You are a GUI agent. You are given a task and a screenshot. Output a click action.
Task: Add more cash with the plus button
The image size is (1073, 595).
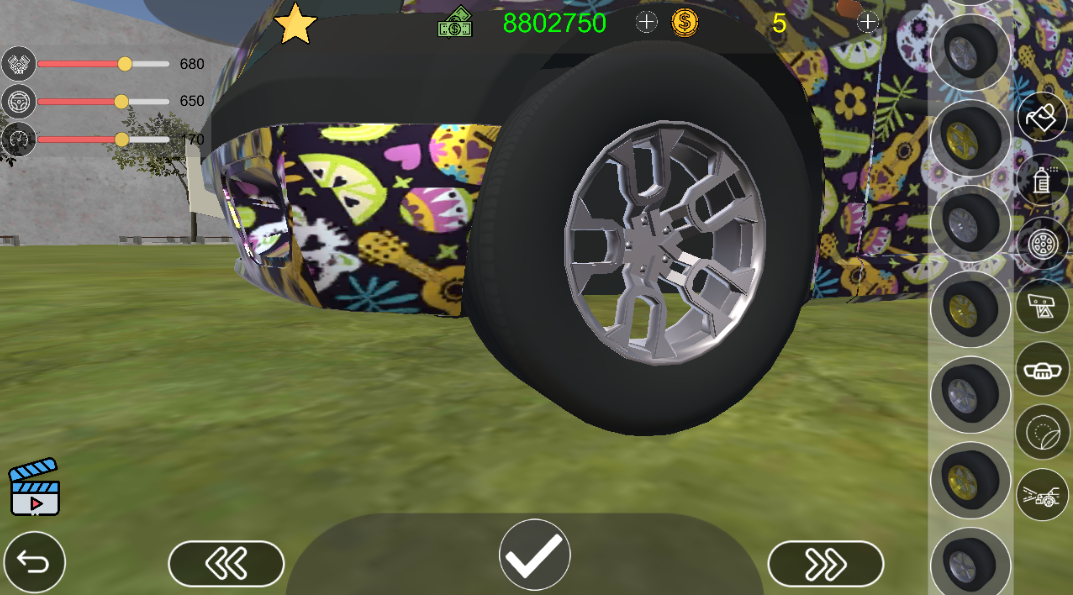(x=647, y=22)
